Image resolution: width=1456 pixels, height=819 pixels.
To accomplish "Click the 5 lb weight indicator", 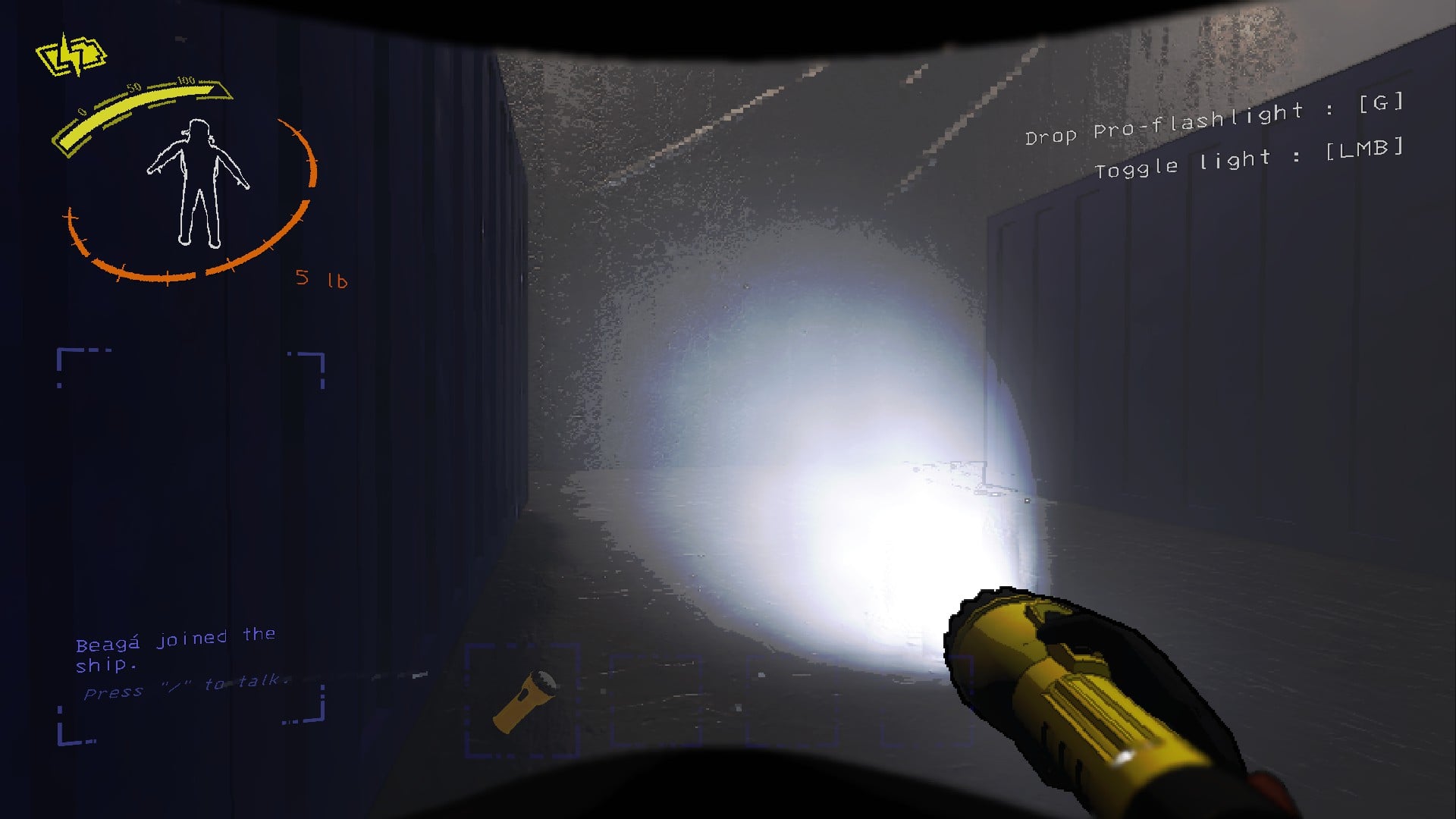I will tap(322, 279).
